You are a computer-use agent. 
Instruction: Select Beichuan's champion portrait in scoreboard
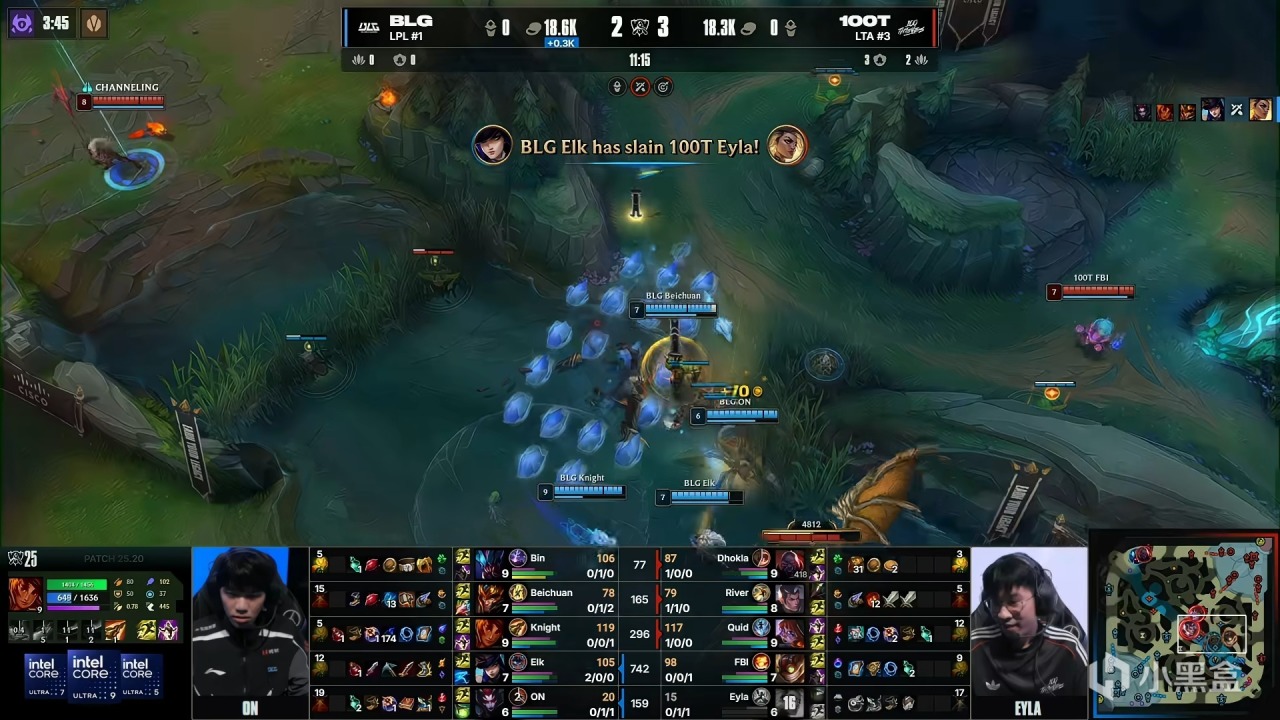490,599
